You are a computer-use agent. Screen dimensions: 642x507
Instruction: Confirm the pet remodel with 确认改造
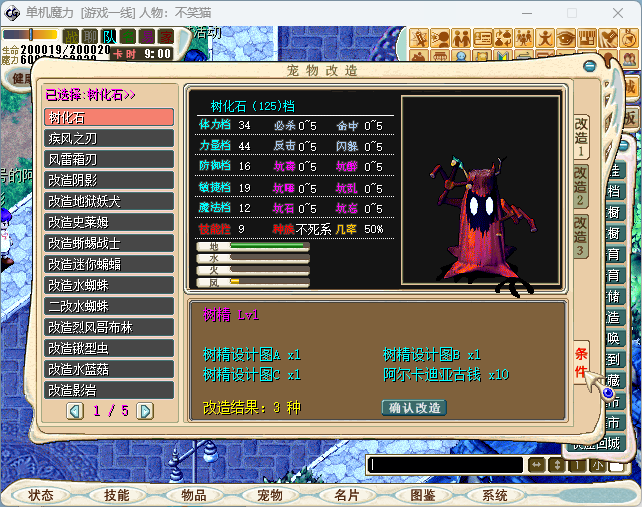click(414, 408)
